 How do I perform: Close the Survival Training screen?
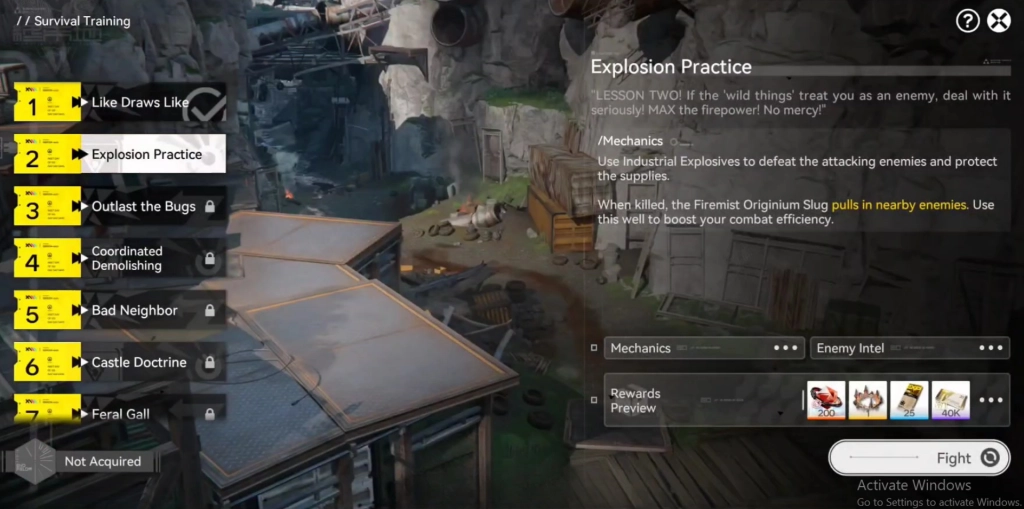(998, 21)
